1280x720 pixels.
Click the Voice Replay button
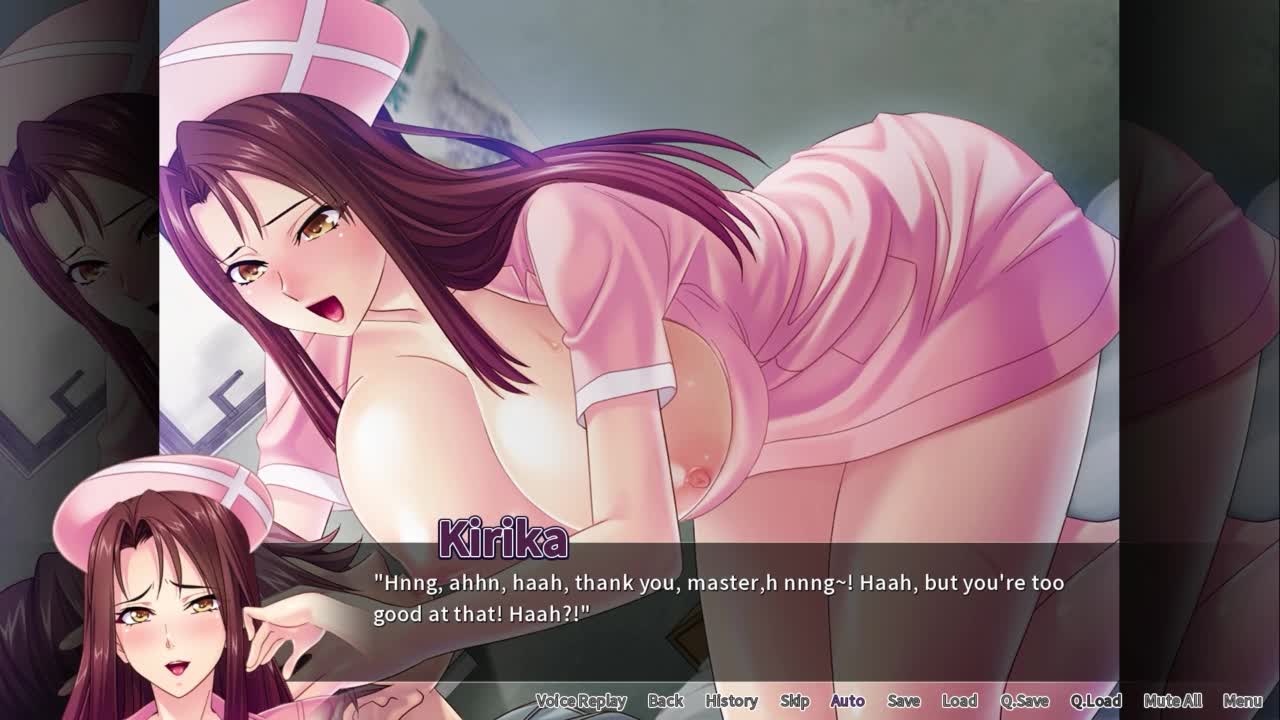click(x=581, y=701)
